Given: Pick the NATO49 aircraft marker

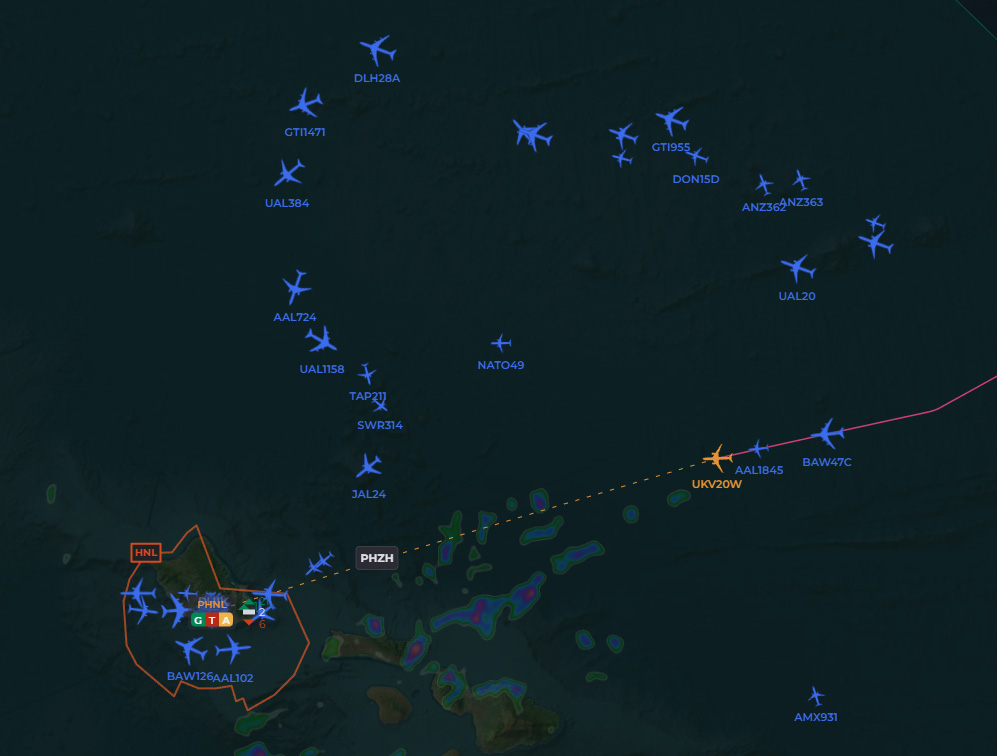Looking at the screenshot, I should (501, 343).
